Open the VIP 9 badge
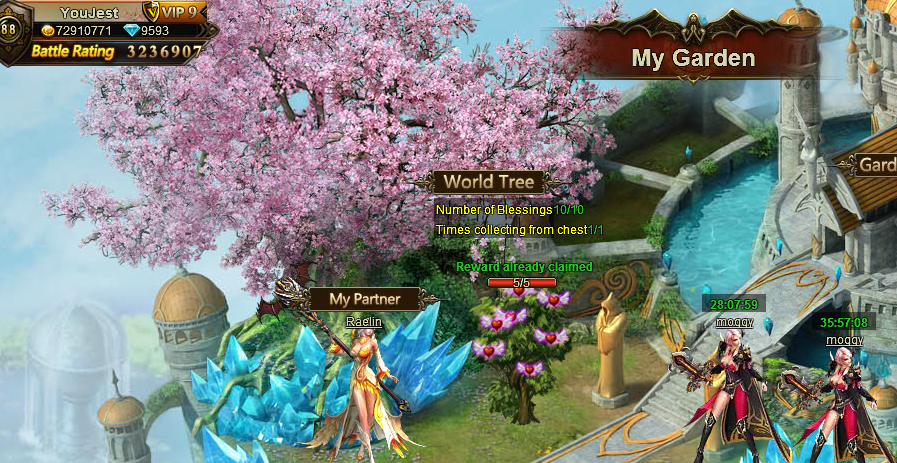 click(x=176, y=13)
